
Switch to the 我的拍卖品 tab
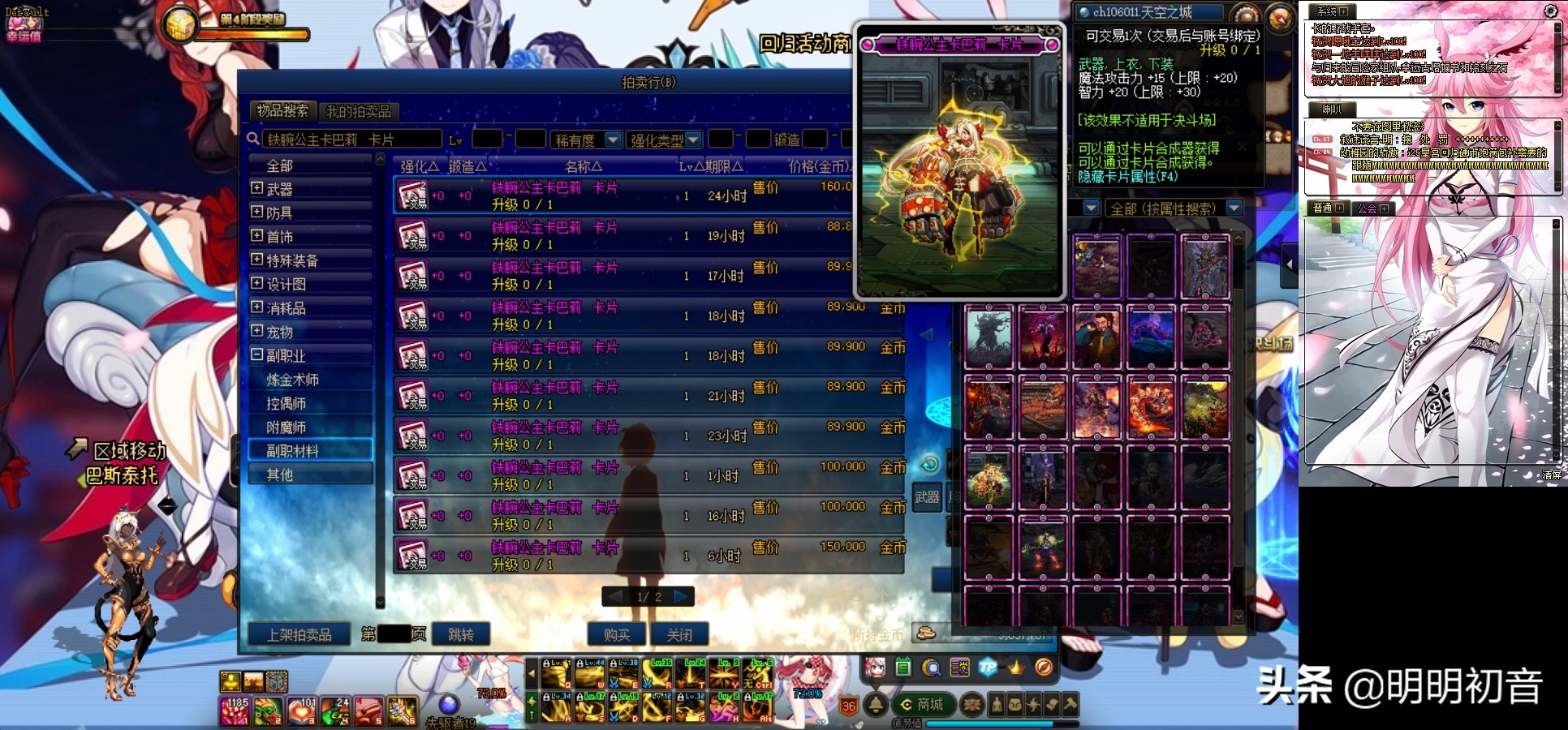360,109
